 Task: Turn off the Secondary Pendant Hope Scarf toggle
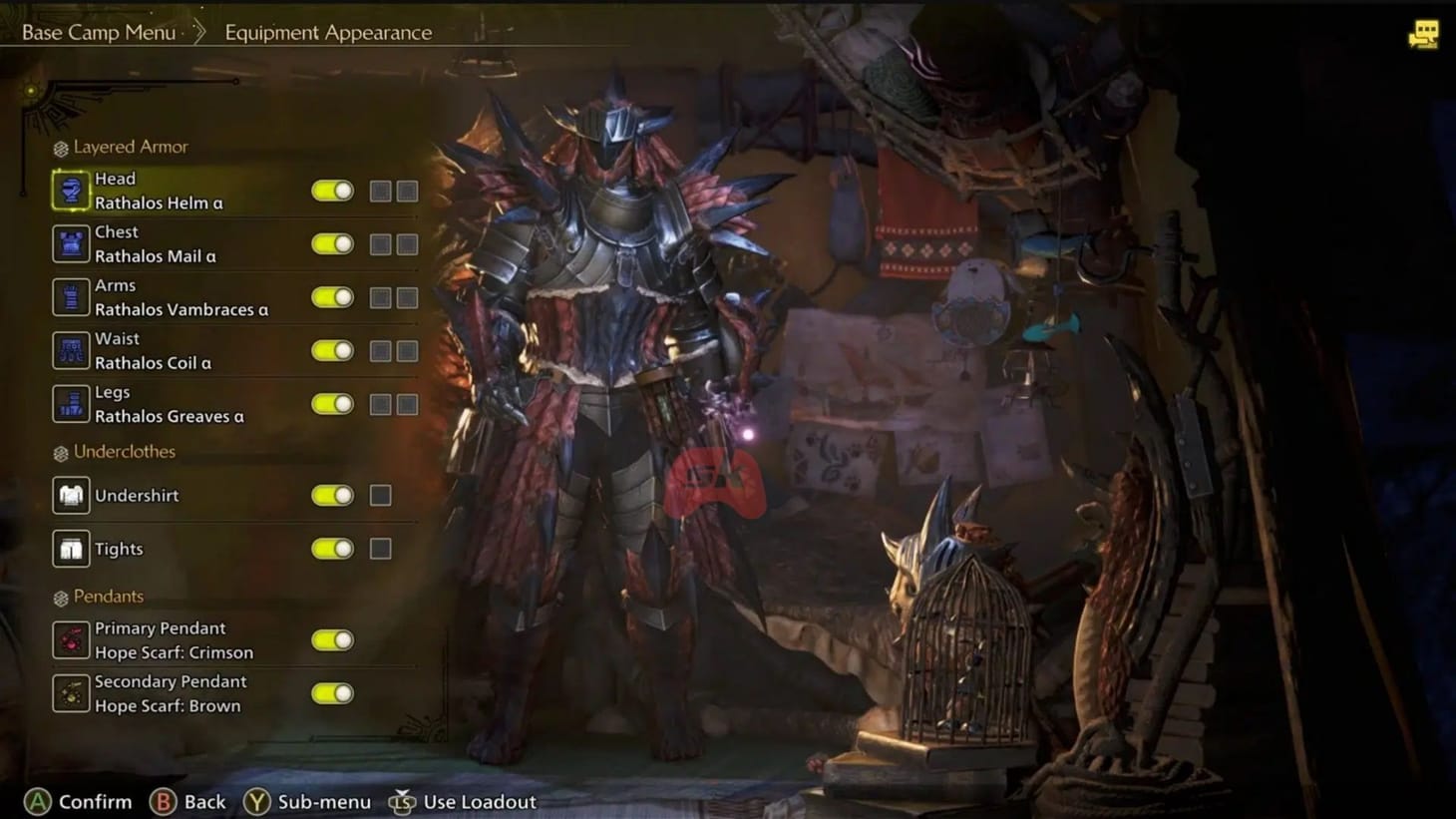tap(331, 693)
